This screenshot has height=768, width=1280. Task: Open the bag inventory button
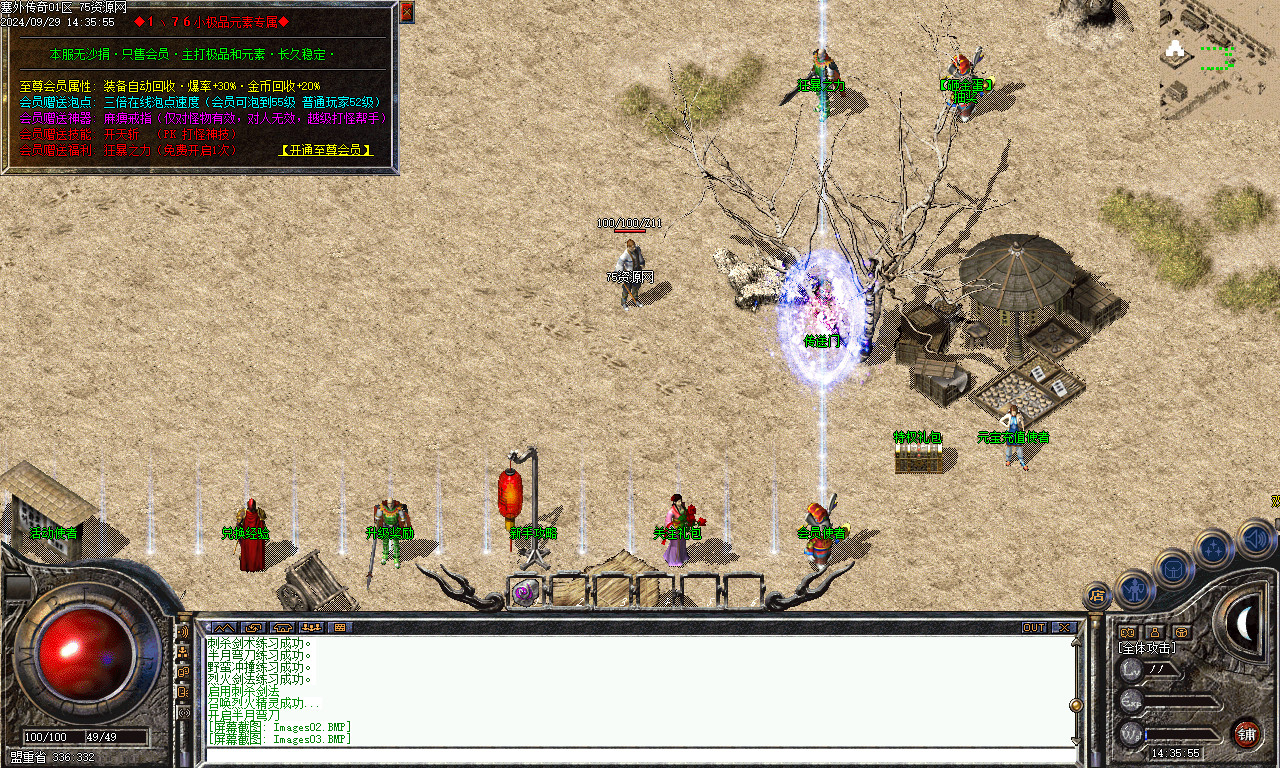point(1174,568)
